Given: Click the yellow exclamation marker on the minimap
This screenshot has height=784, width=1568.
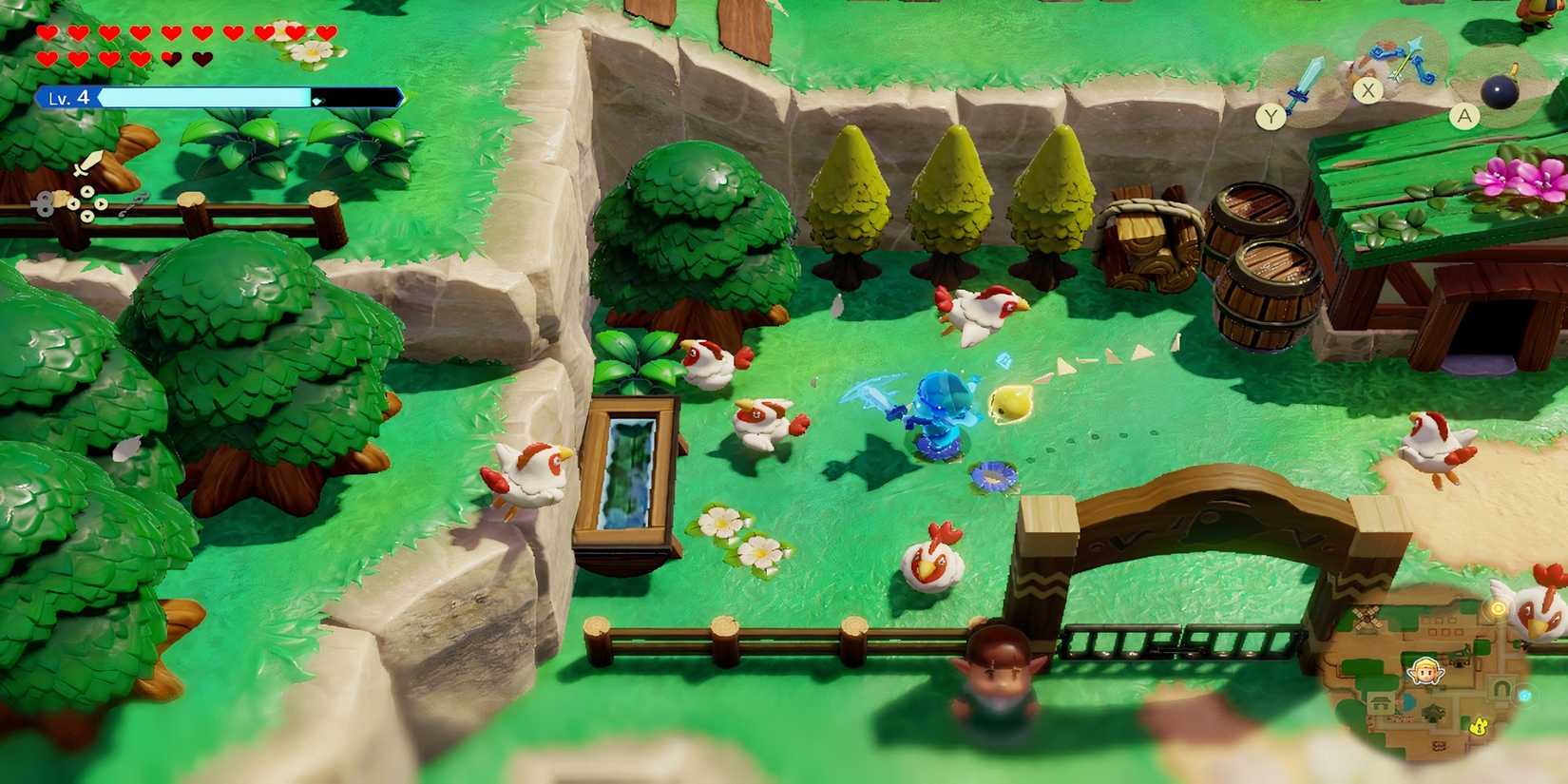Looking at the screenshot, I should click(x=1479, y=726).
